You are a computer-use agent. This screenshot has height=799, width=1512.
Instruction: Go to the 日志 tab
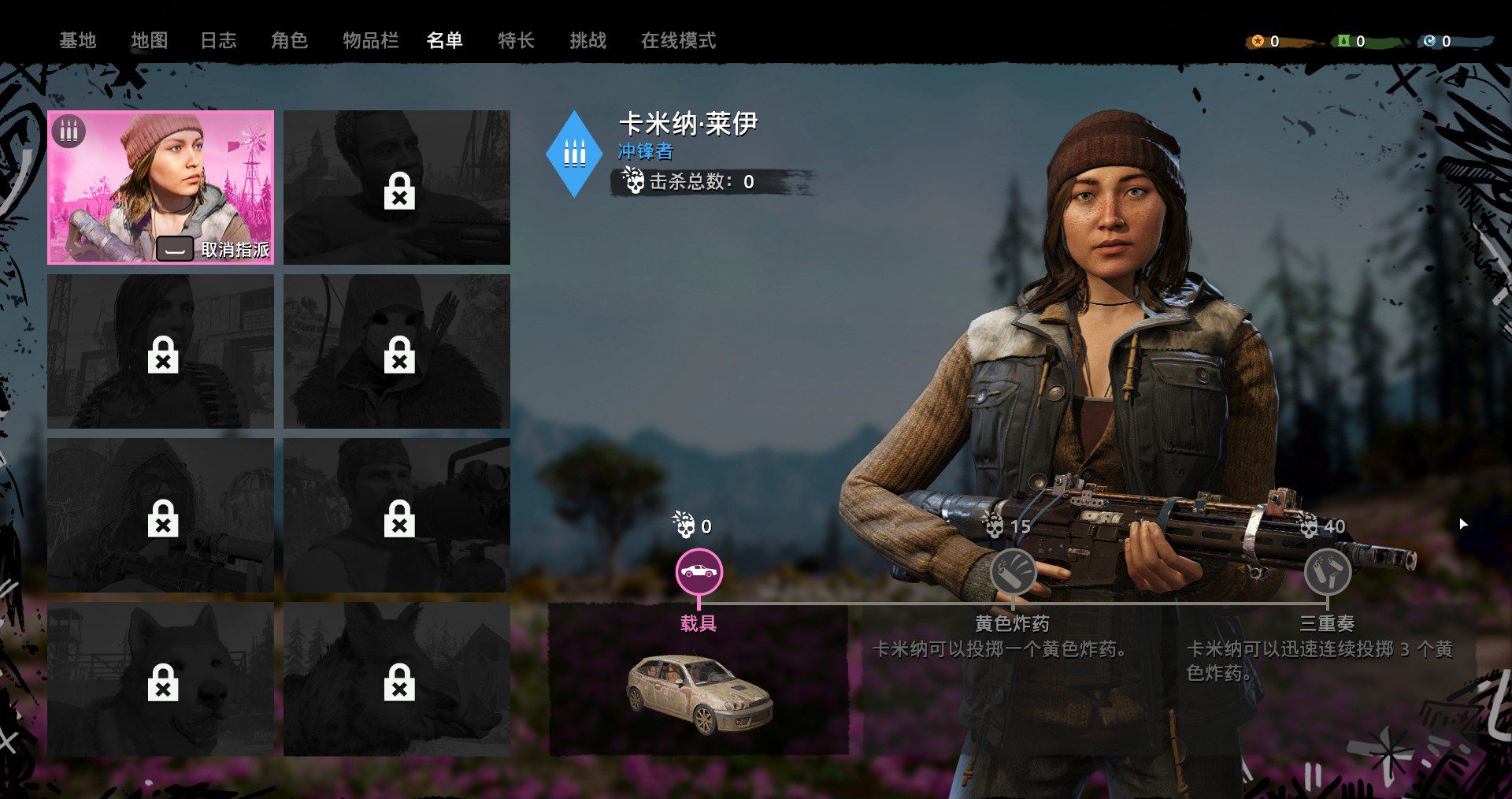coord(218,40)
